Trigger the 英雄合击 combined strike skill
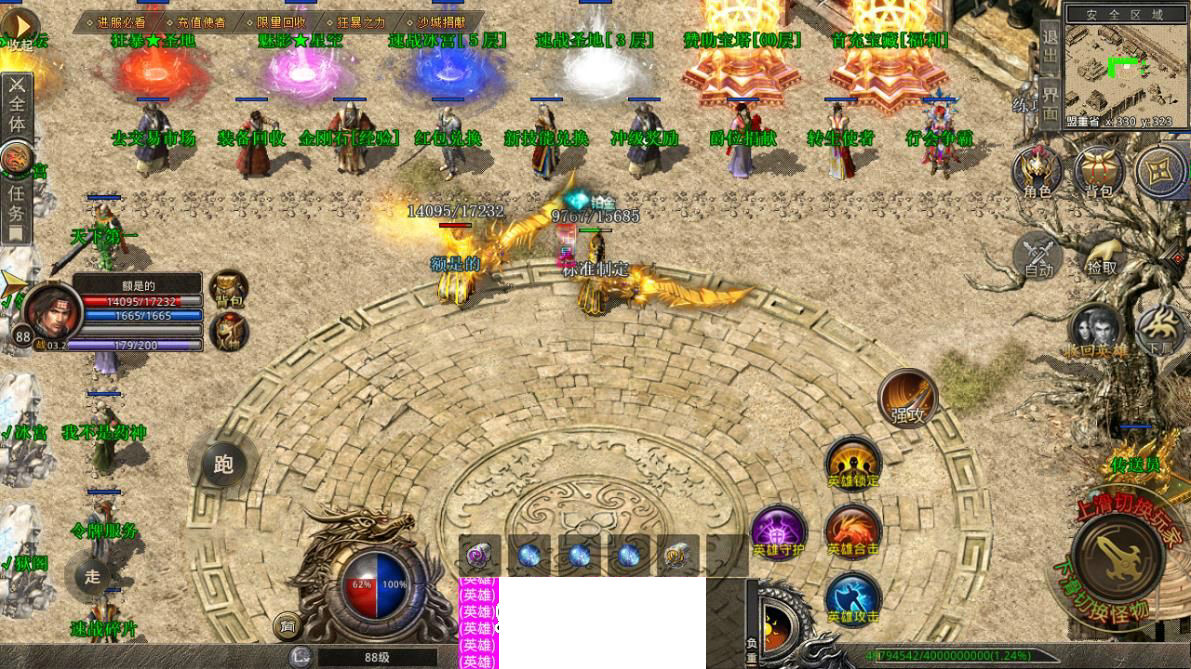1191x669 pixels. click(853, 531)
